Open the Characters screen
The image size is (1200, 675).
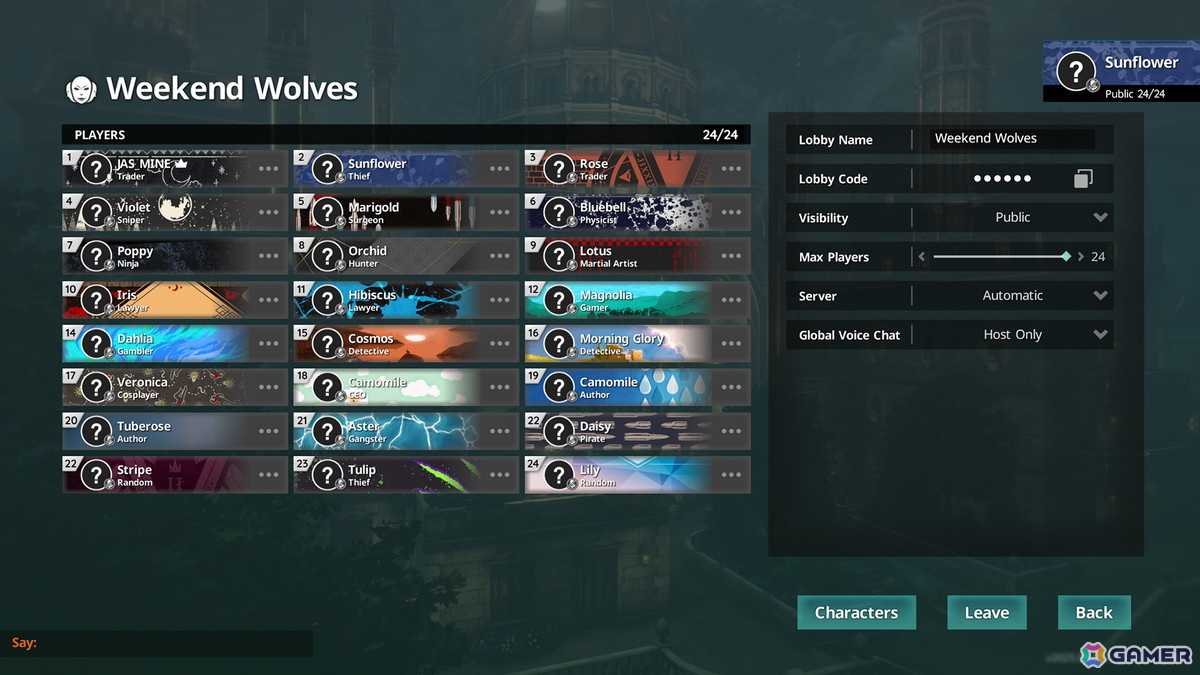coord(856,613)
